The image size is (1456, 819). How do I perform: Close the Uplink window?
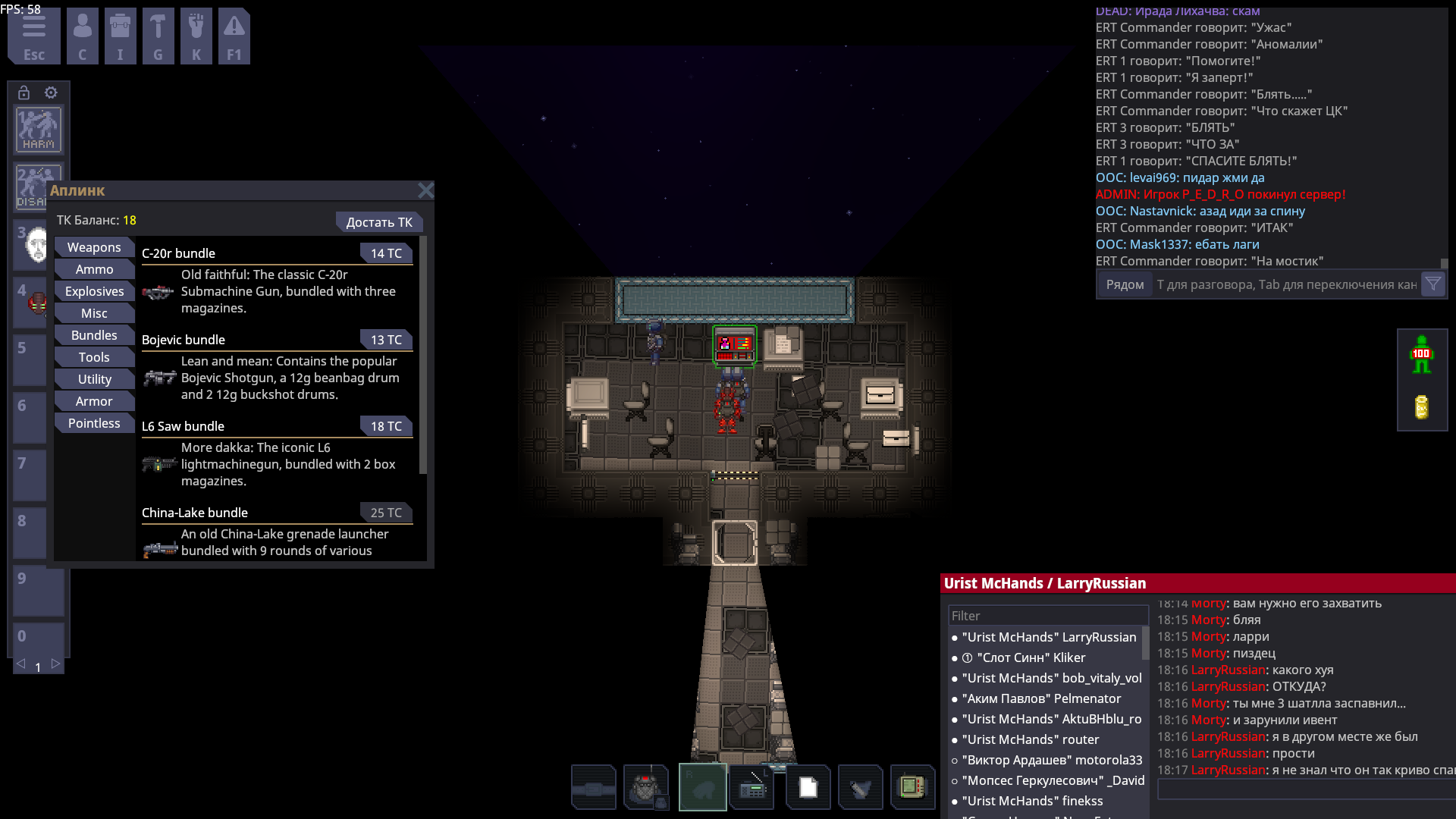[x=425, y=190]
